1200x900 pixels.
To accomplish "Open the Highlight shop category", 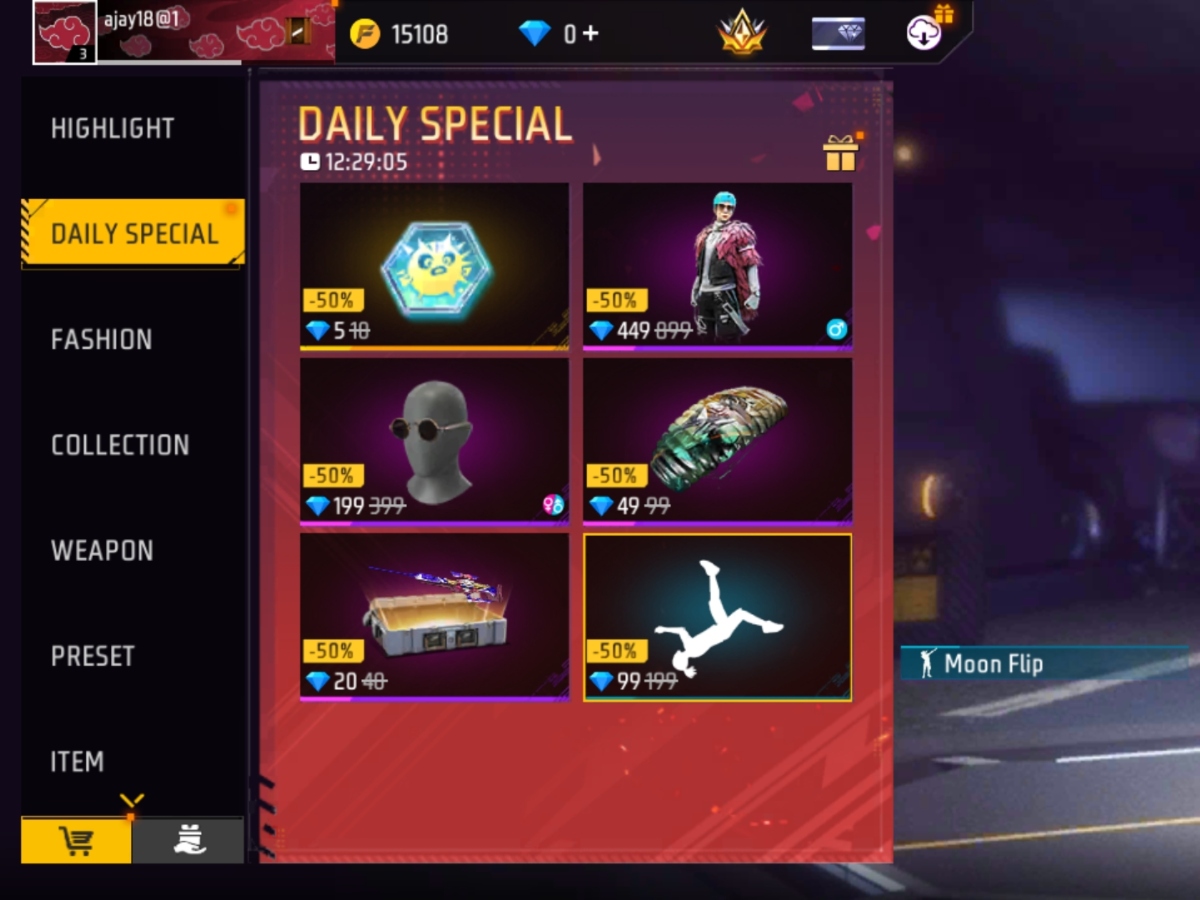I will coord(112,129).
